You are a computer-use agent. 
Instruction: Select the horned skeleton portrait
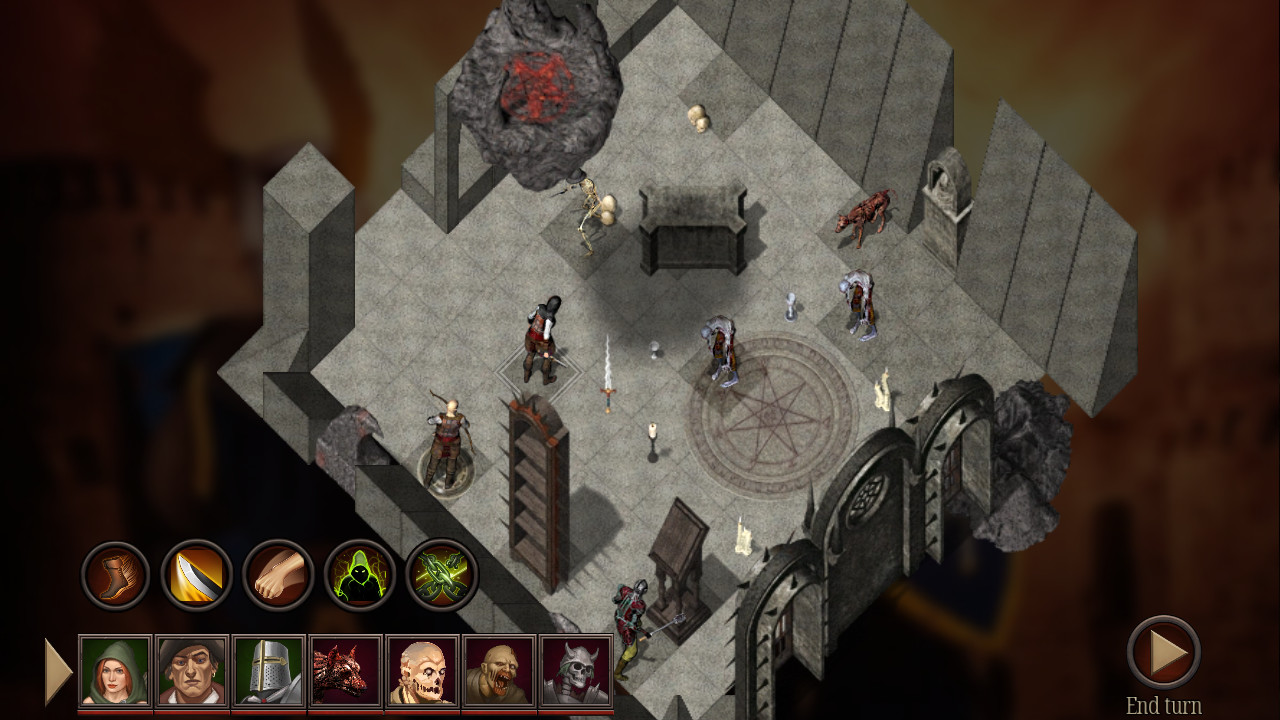click(x=575, y=670)
